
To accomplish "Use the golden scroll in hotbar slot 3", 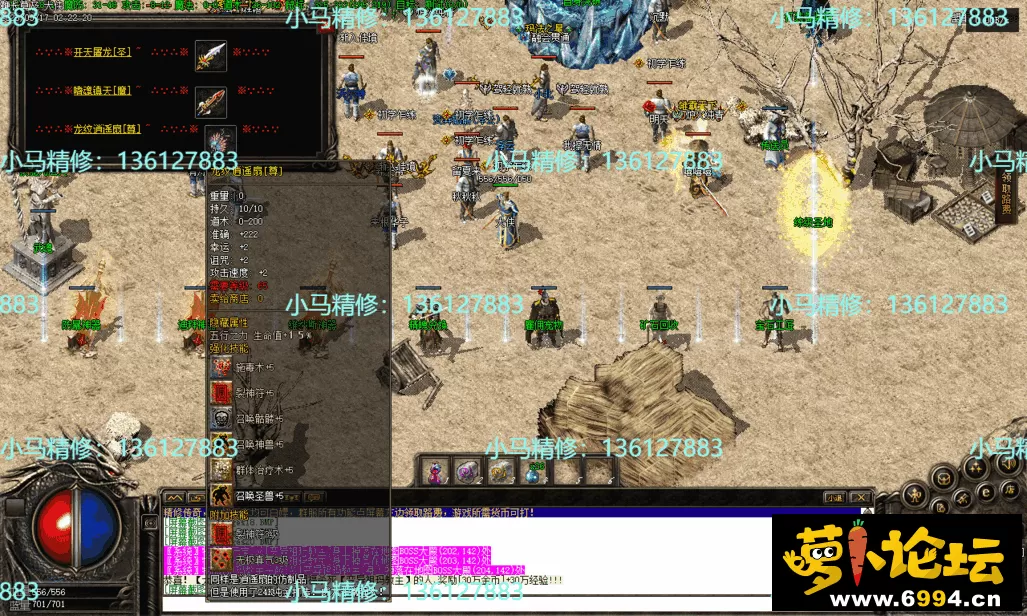I will click(501, 471).
